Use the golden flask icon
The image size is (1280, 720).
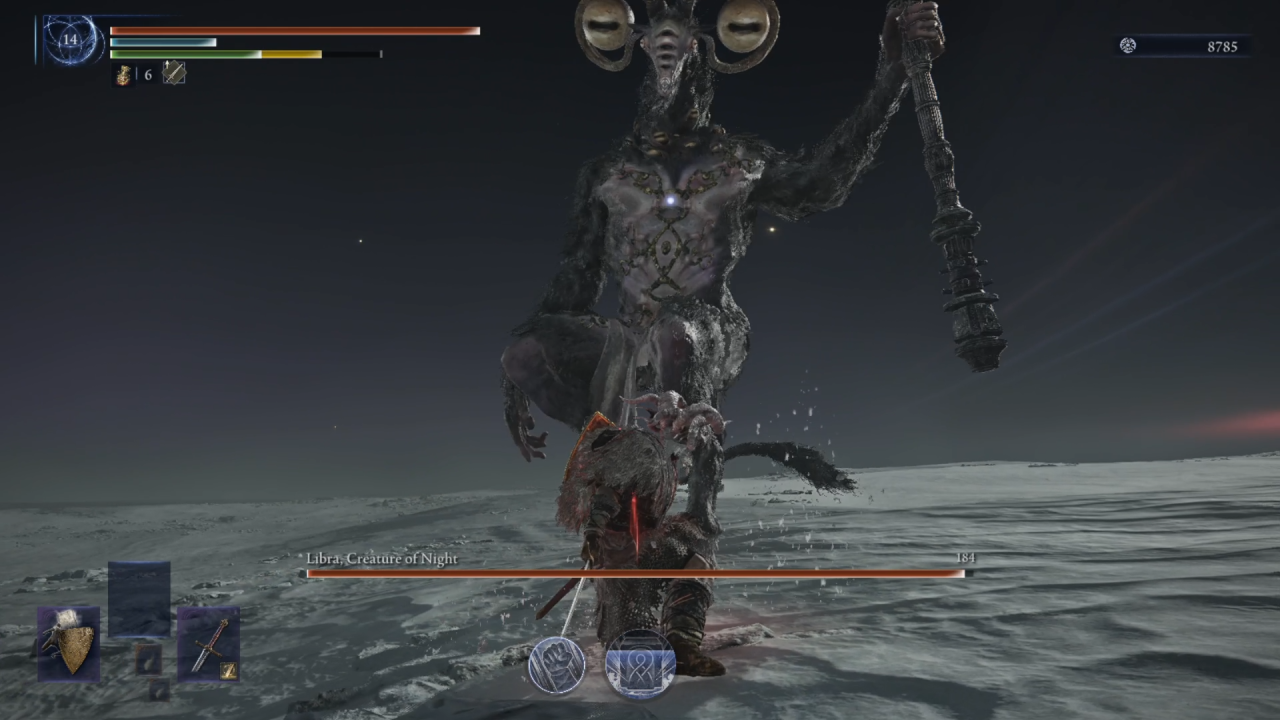[123, 75]
